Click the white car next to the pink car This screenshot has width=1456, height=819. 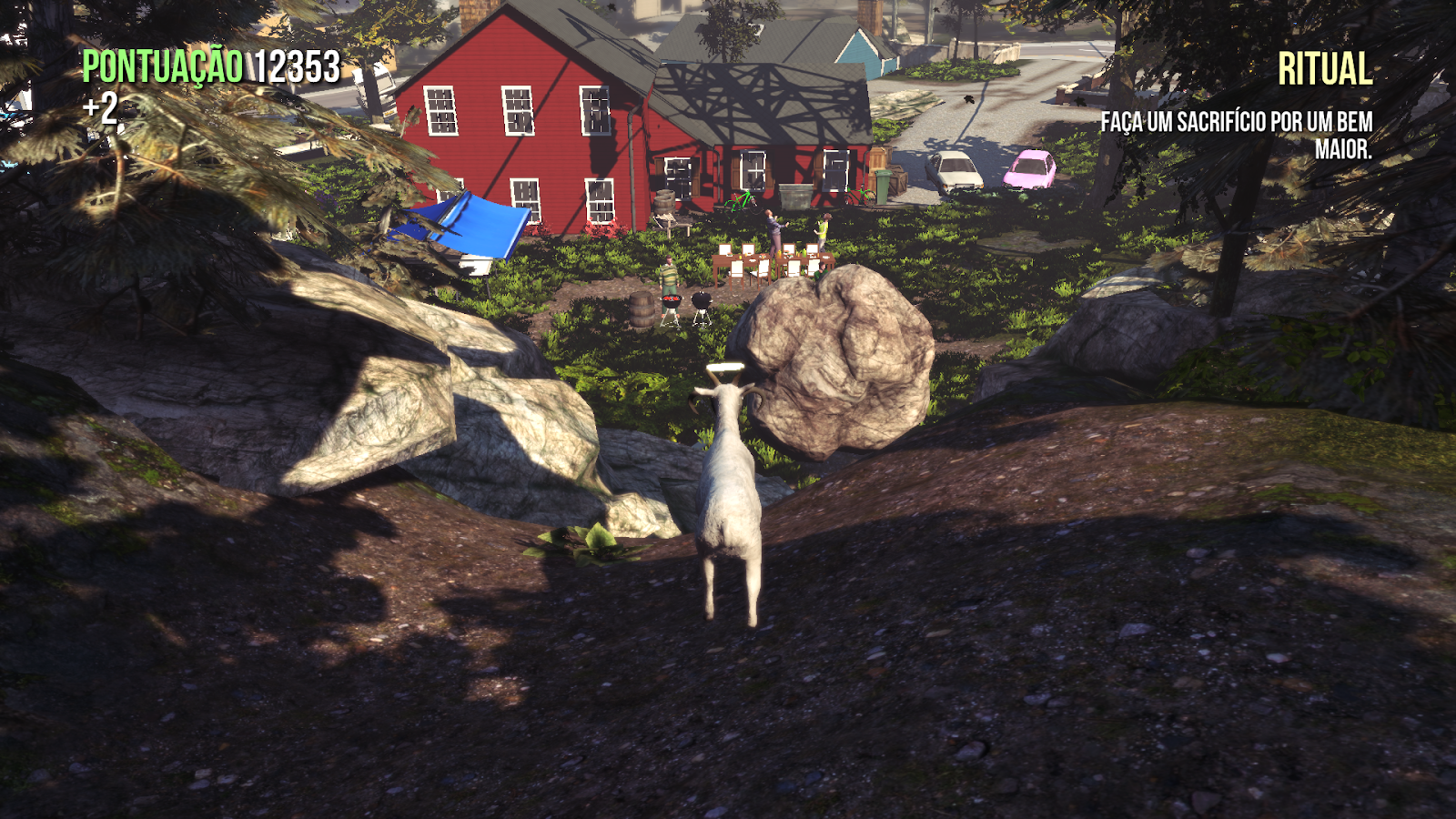point(955,171)
